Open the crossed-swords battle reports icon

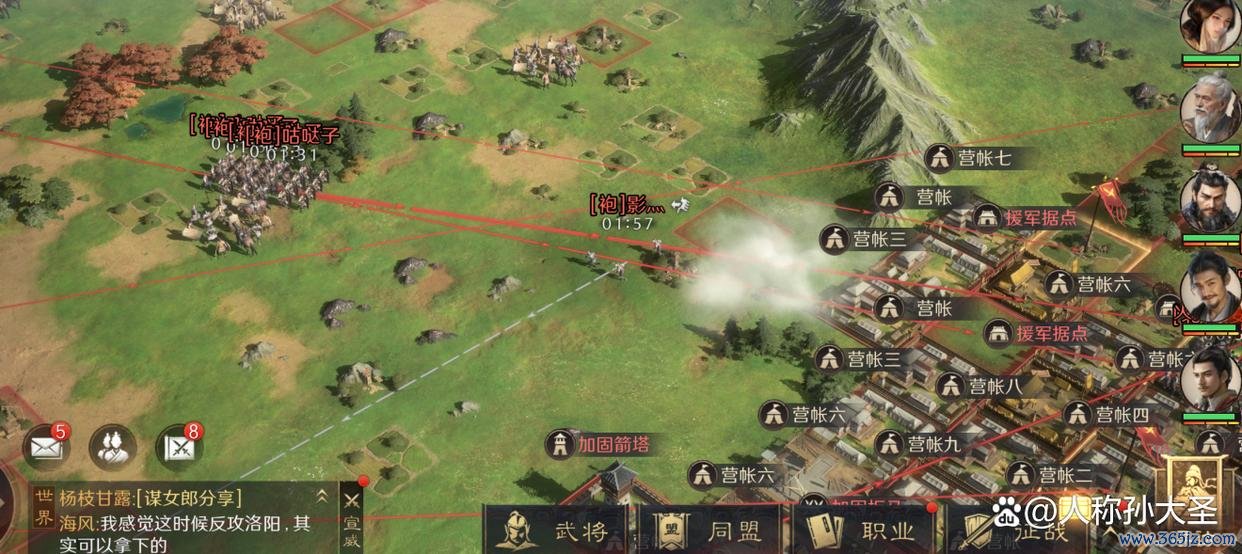180,448
